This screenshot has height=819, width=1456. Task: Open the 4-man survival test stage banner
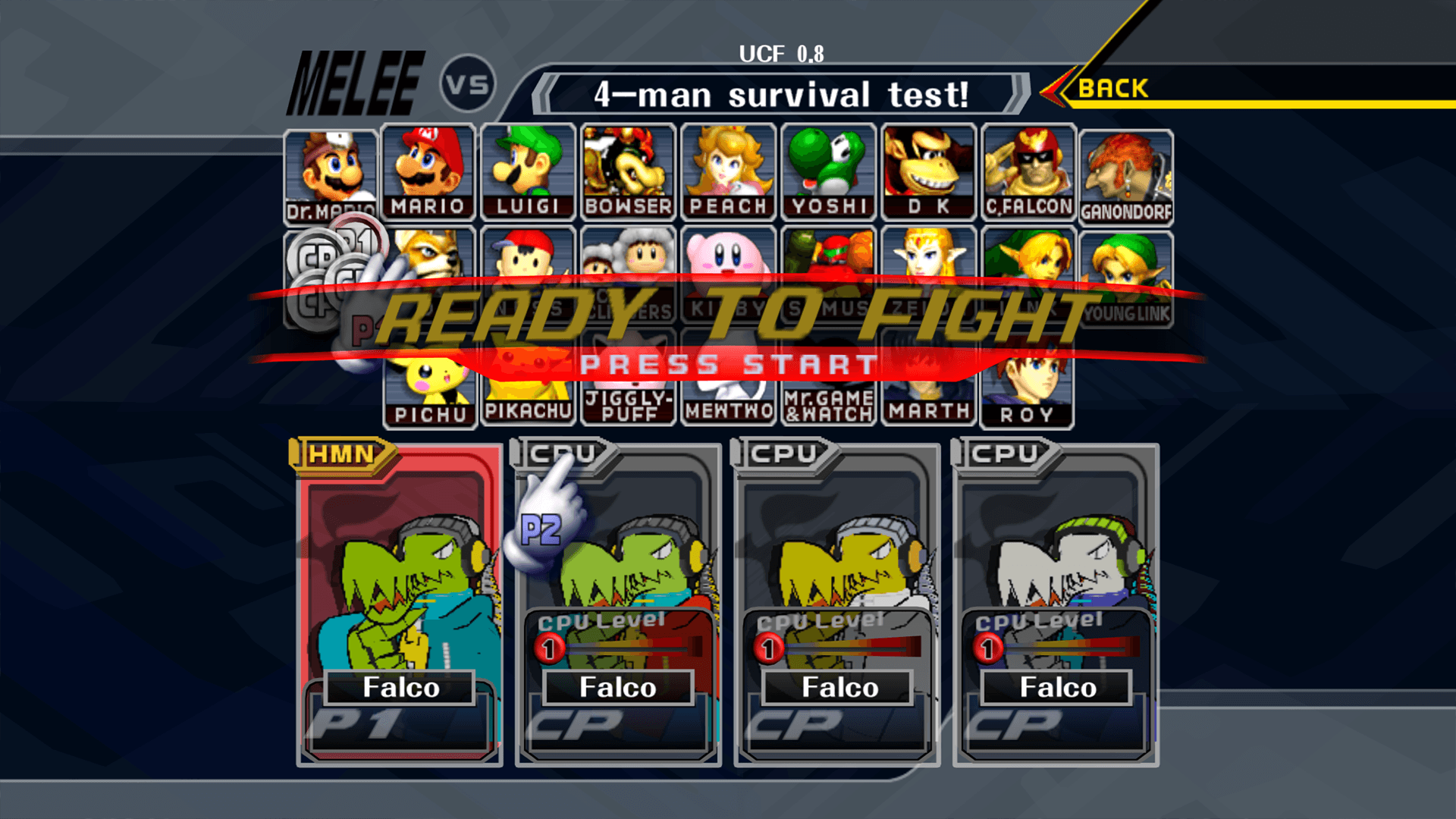[781, 93]
